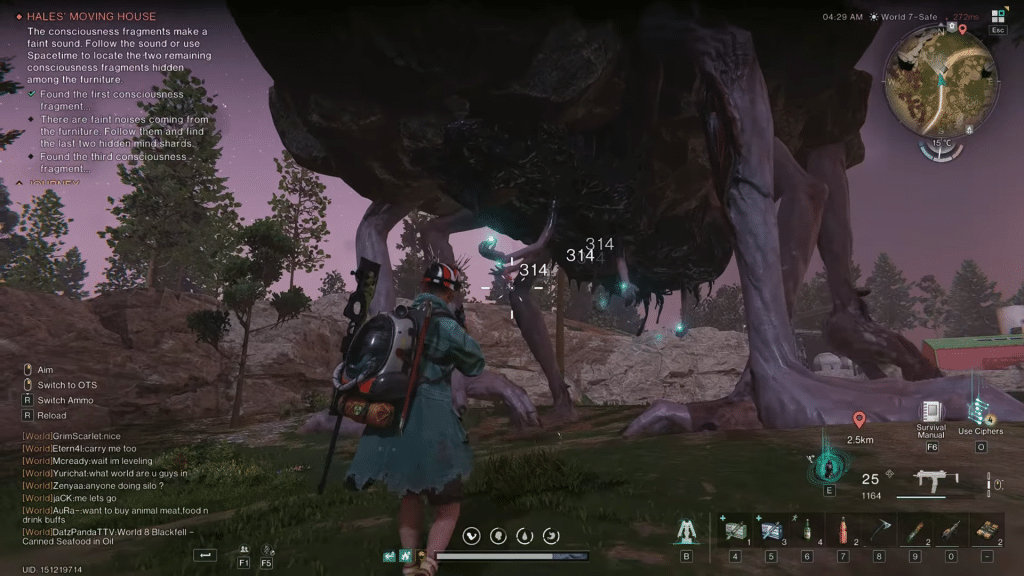Select the stick grenade in slot 9
The width and height of the screenshot is (1024, 576).
coord(915,531)
